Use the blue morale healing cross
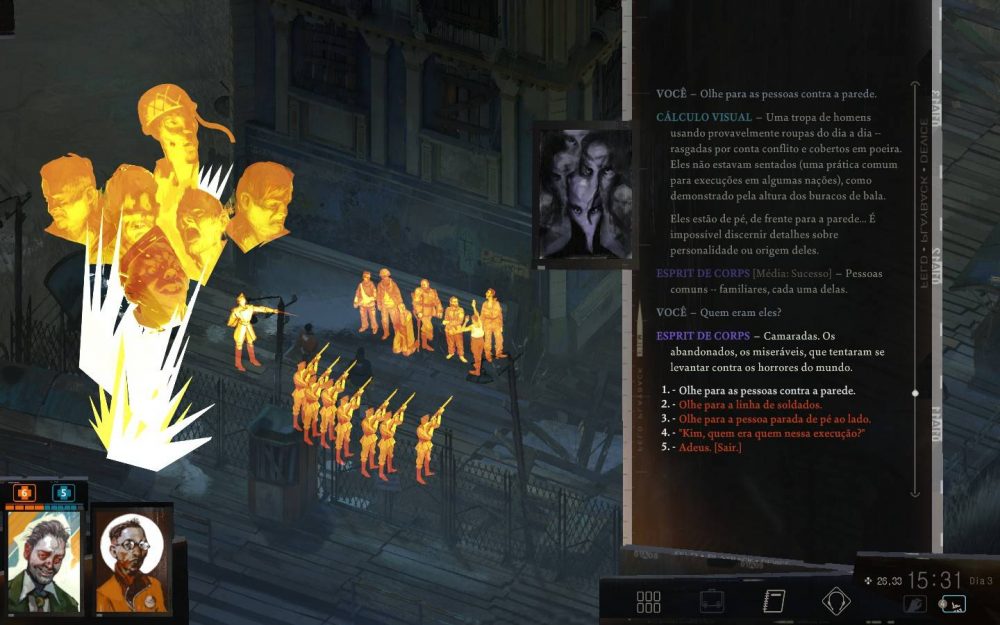 62,492
